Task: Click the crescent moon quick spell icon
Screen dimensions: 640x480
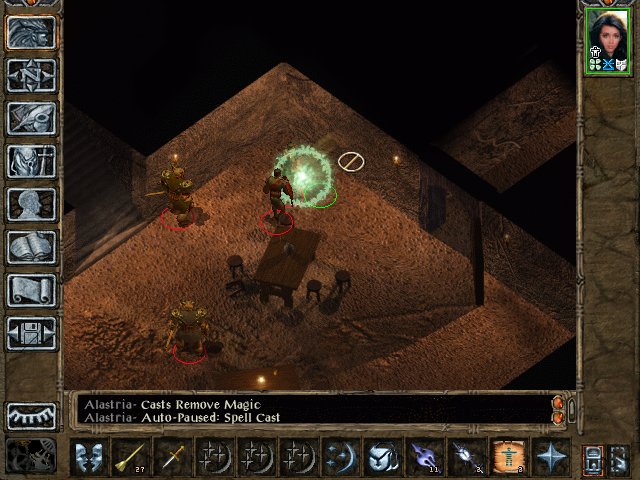Action: (x=342, y=456)
